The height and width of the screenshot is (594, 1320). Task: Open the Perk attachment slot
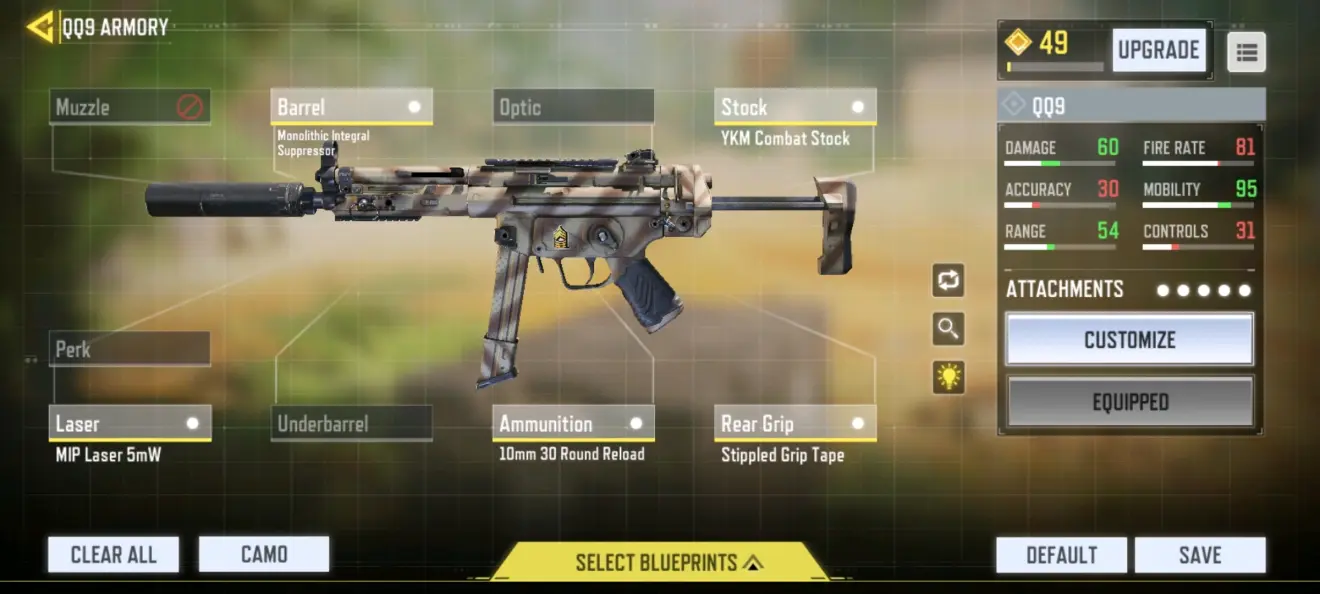[130, 349]
